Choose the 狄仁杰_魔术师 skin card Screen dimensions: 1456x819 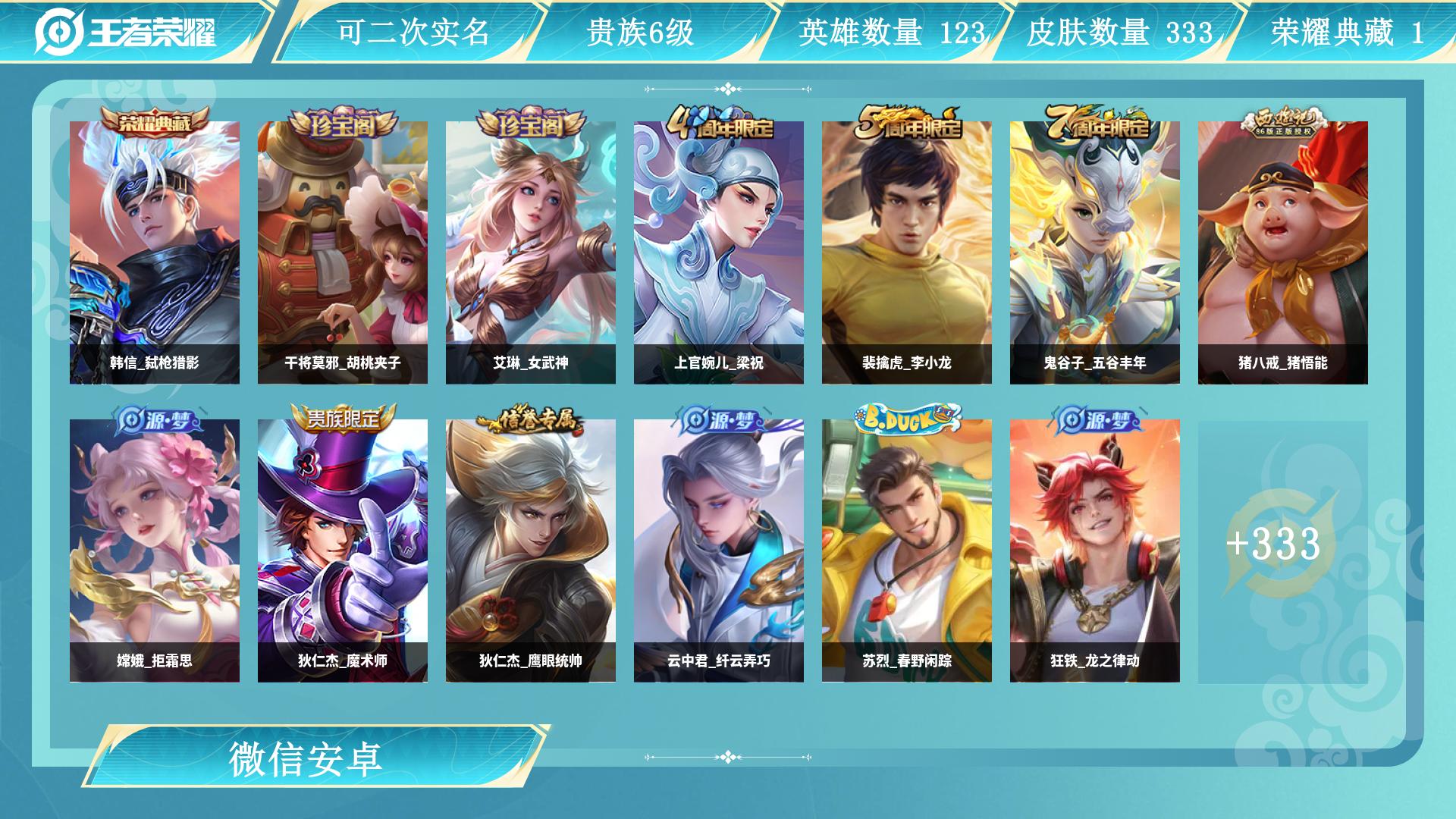[343, 551]
